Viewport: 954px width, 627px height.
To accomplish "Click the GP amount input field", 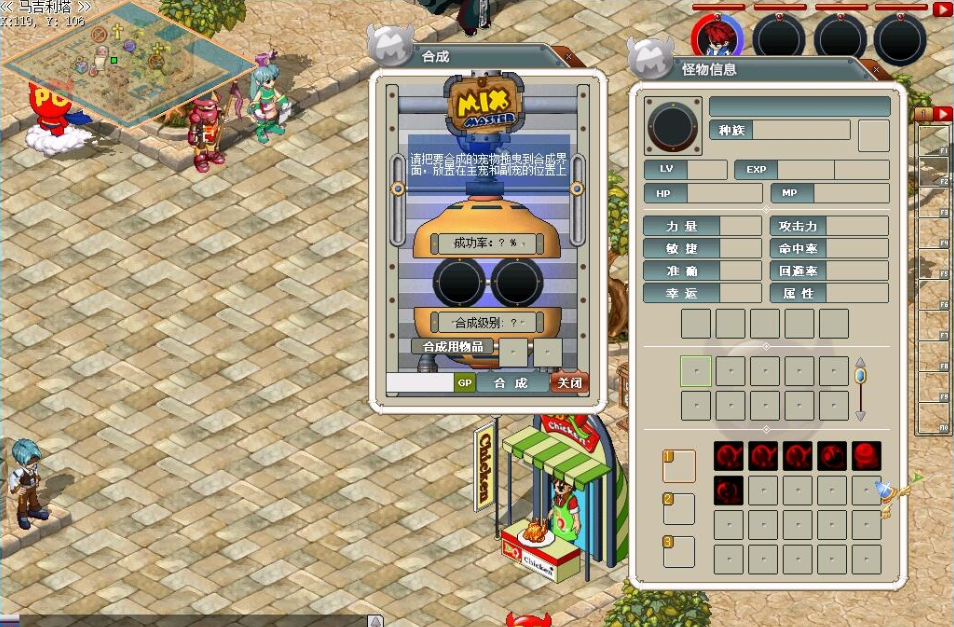I will [x=420, y=383].
